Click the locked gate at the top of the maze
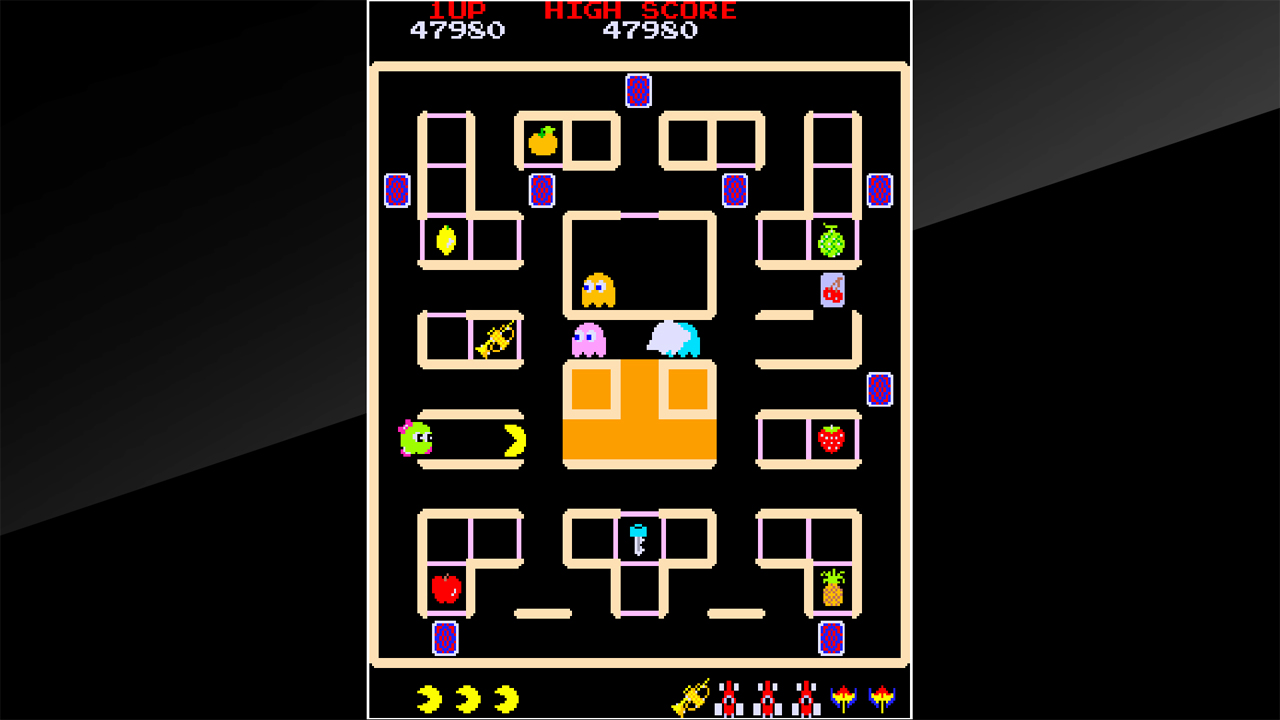The width and height of the screenshot is (1280, 720). [637, 92]
